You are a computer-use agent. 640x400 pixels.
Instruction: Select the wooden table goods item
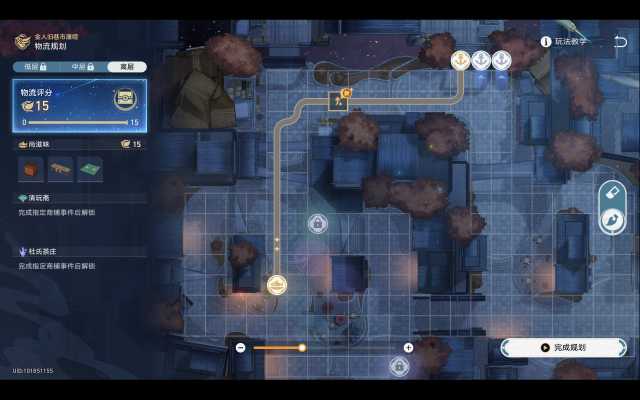click(62, 170)
